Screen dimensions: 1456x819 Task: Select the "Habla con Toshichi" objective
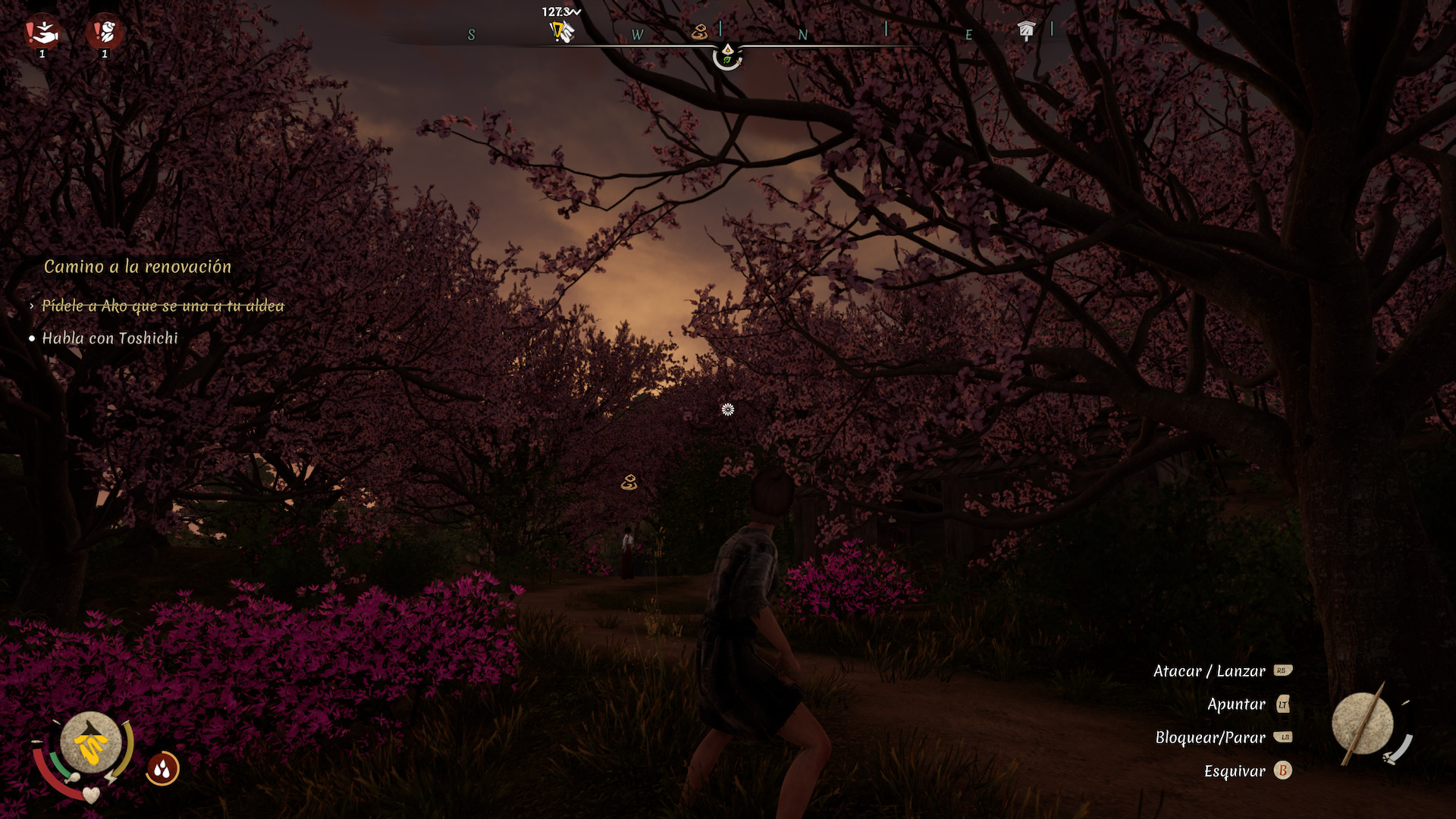[x=110, y=338]
